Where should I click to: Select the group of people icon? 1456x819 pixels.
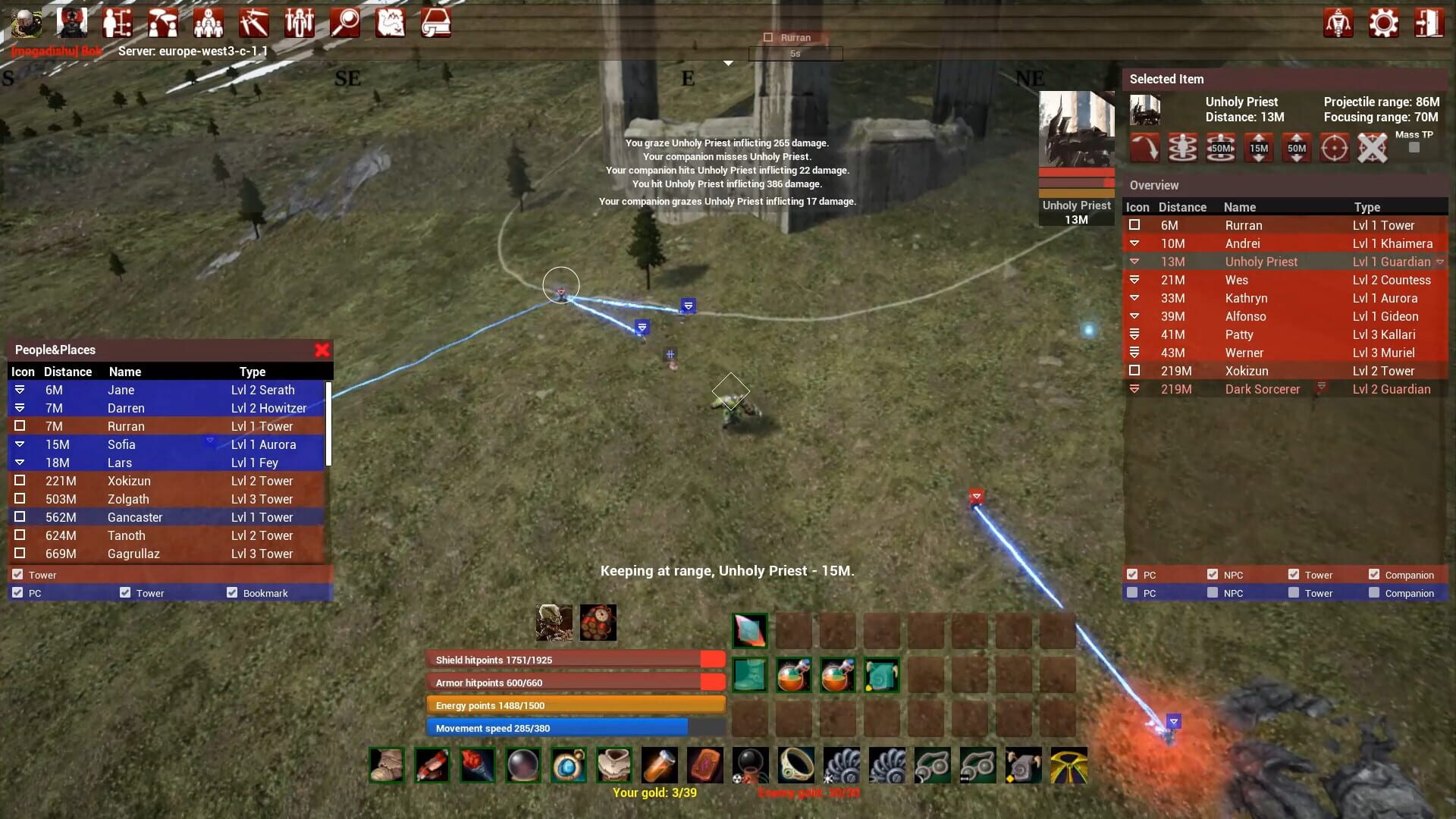coord(209,23)
